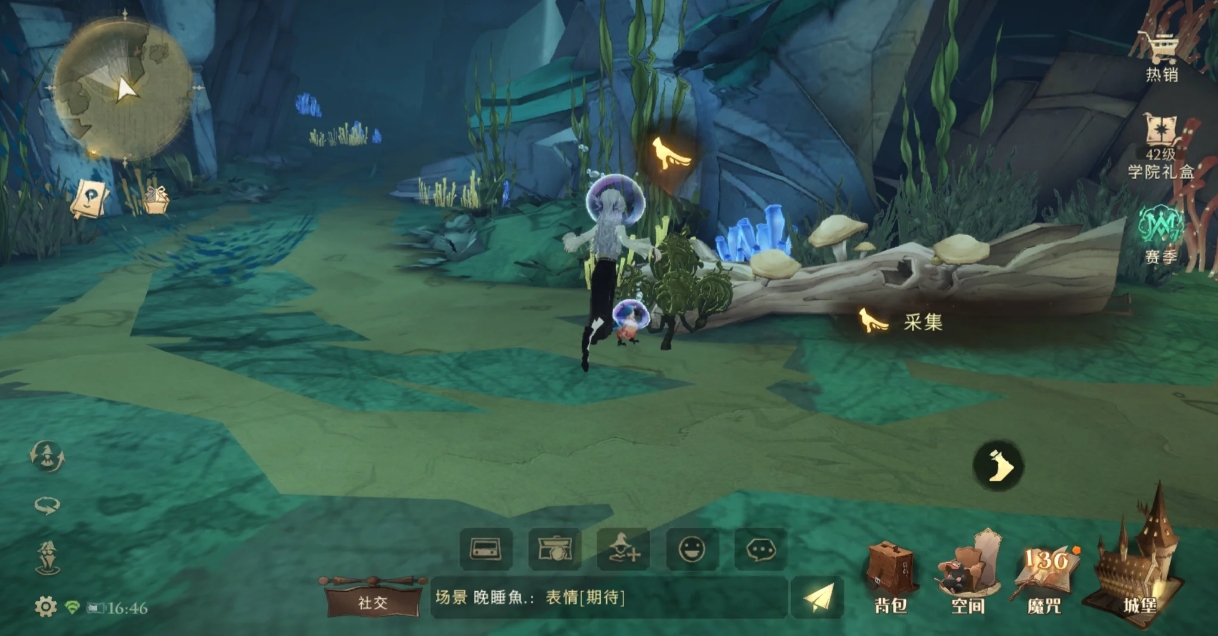Open the 赛季 season menu
This screenshot has width=1218, height=636.
1161,234
